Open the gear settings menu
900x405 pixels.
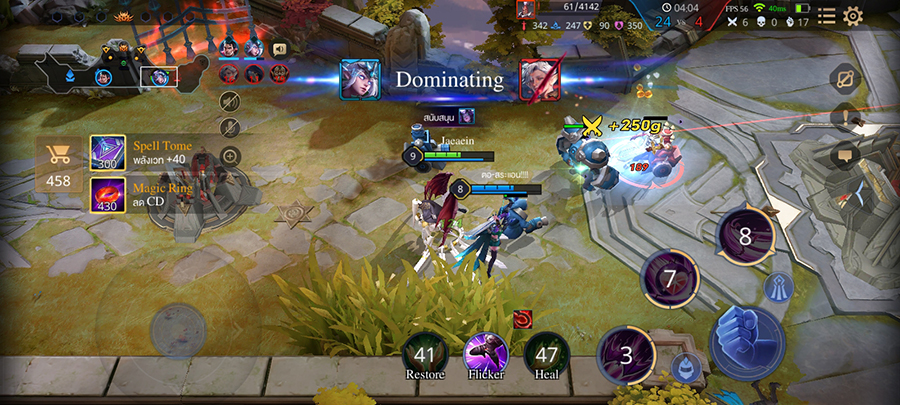[853, 16]
